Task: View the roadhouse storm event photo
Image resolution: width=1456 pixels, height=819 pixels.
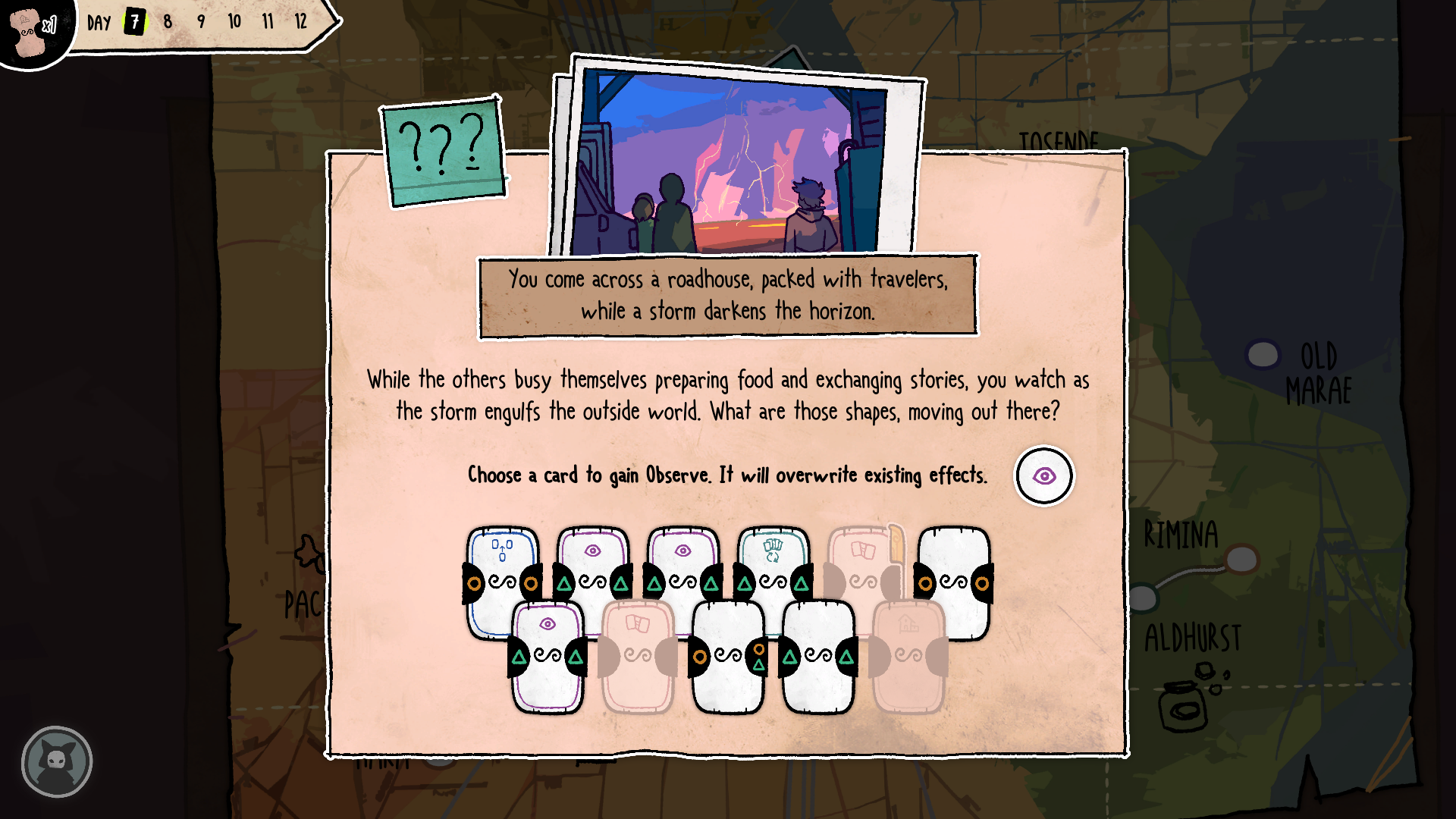Action: [x=732, y=163]
